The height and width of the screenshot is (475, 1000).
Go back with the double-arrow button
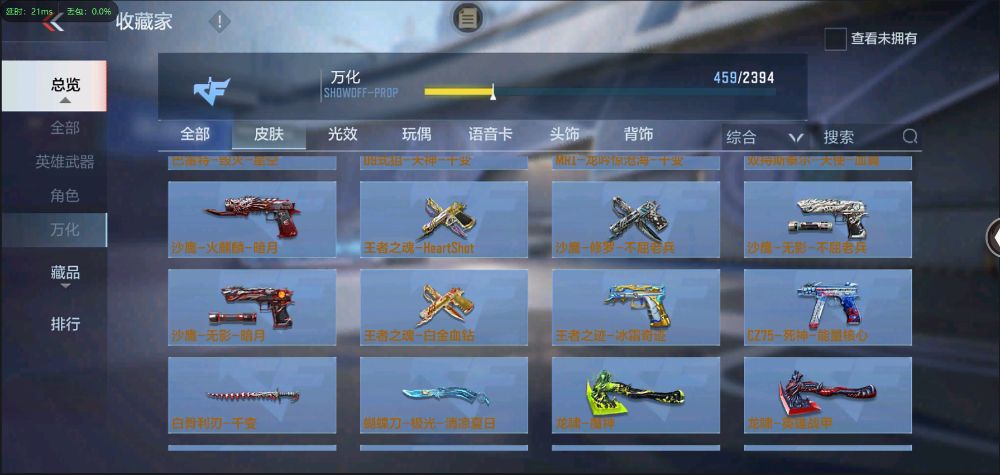(52, 23)
